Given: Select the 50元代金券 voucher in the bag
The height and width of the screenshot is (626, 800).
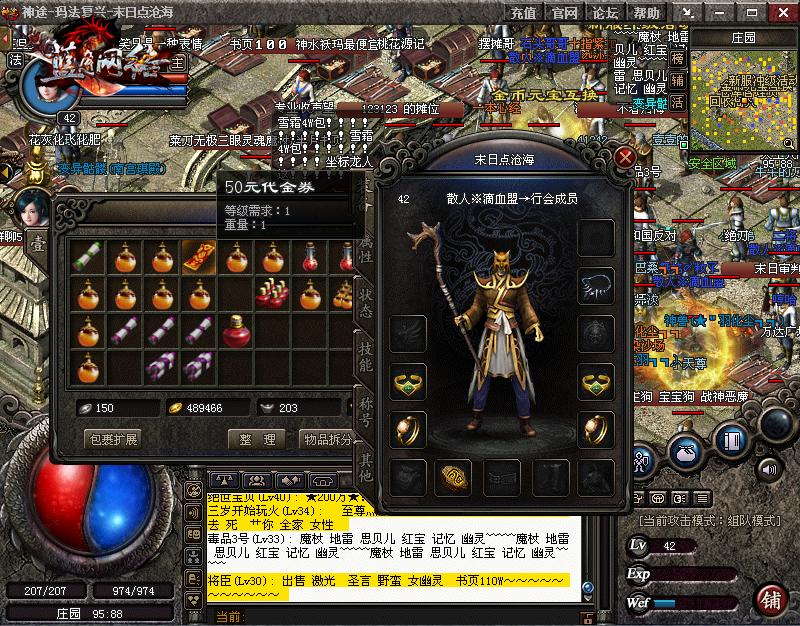Looking at the screenshot, I should tap(198, 257).
